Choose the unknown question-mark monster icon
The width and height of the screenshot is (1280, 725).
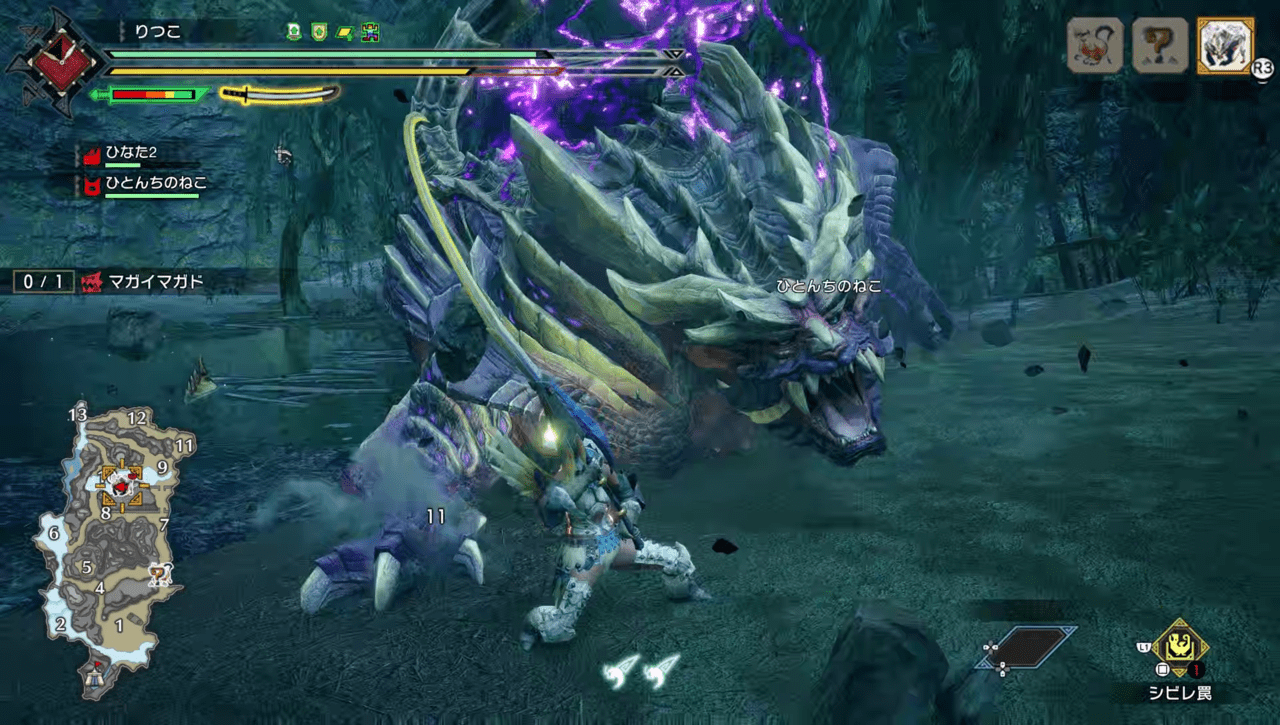coord(1160,46)
